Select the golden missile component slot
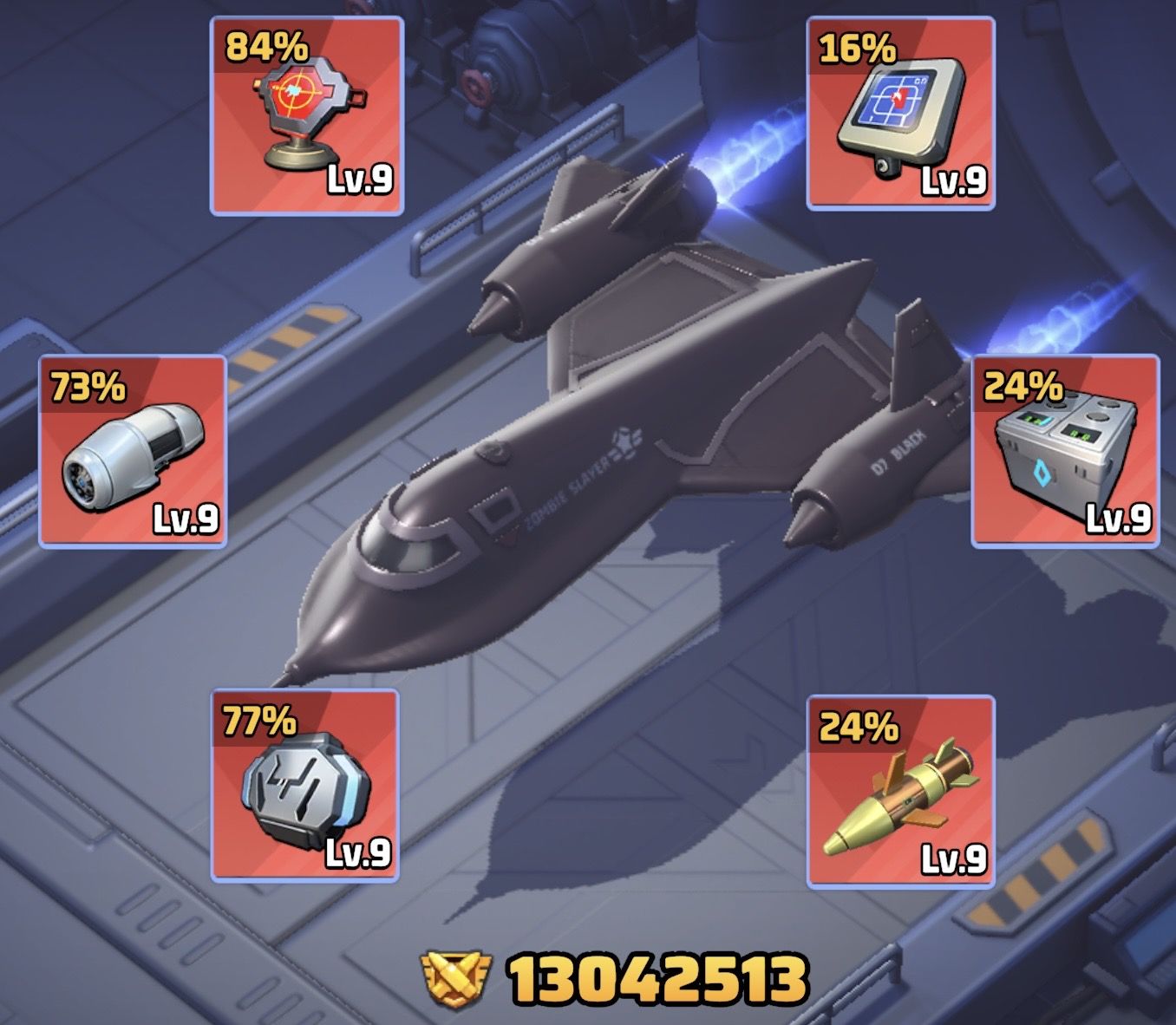 coord(900,791)
